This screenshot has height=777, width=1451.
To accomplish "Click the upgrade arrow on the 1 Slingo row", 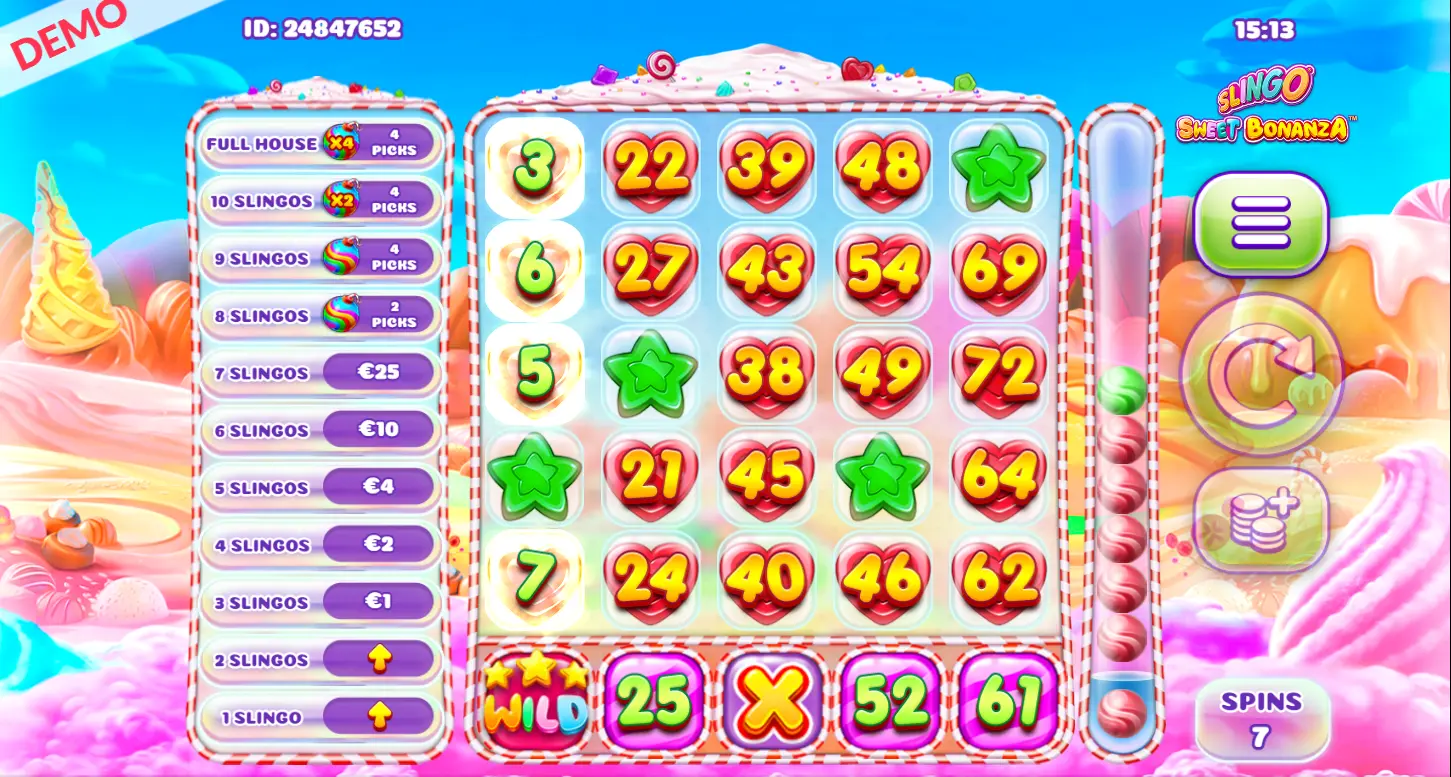I will pos(382,716).
